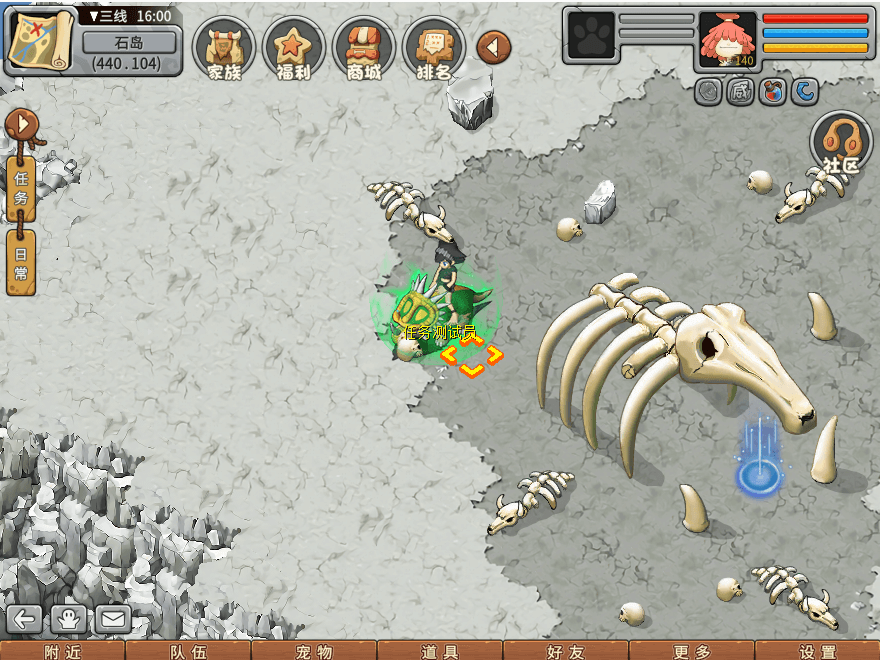Use the red potion flask icon
This screenshot has width=880, height=660.
[772, 92]
